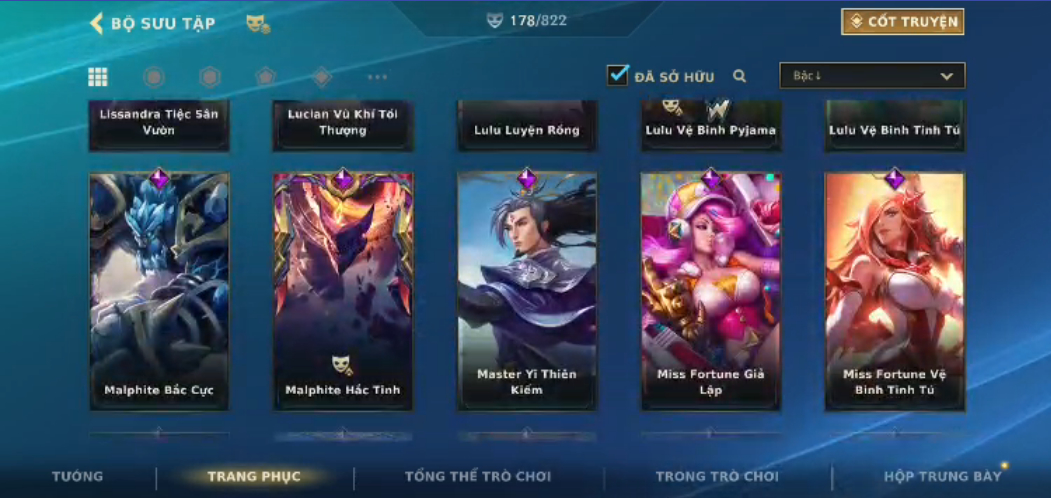The width and height of the screenshot is (1051, 498).
Task: Select the Lulu Luyện Rồng skin card
Action: click(527, 126)
